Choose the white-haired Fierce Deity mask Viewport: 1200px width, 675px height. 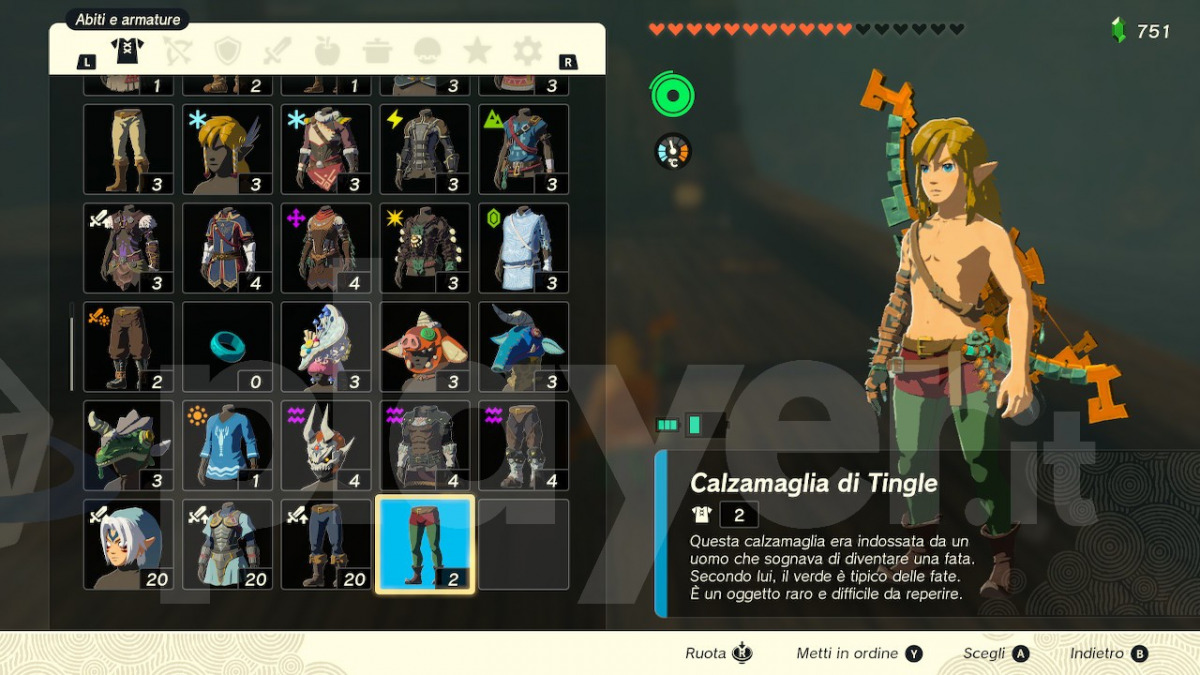click(128, 545)
